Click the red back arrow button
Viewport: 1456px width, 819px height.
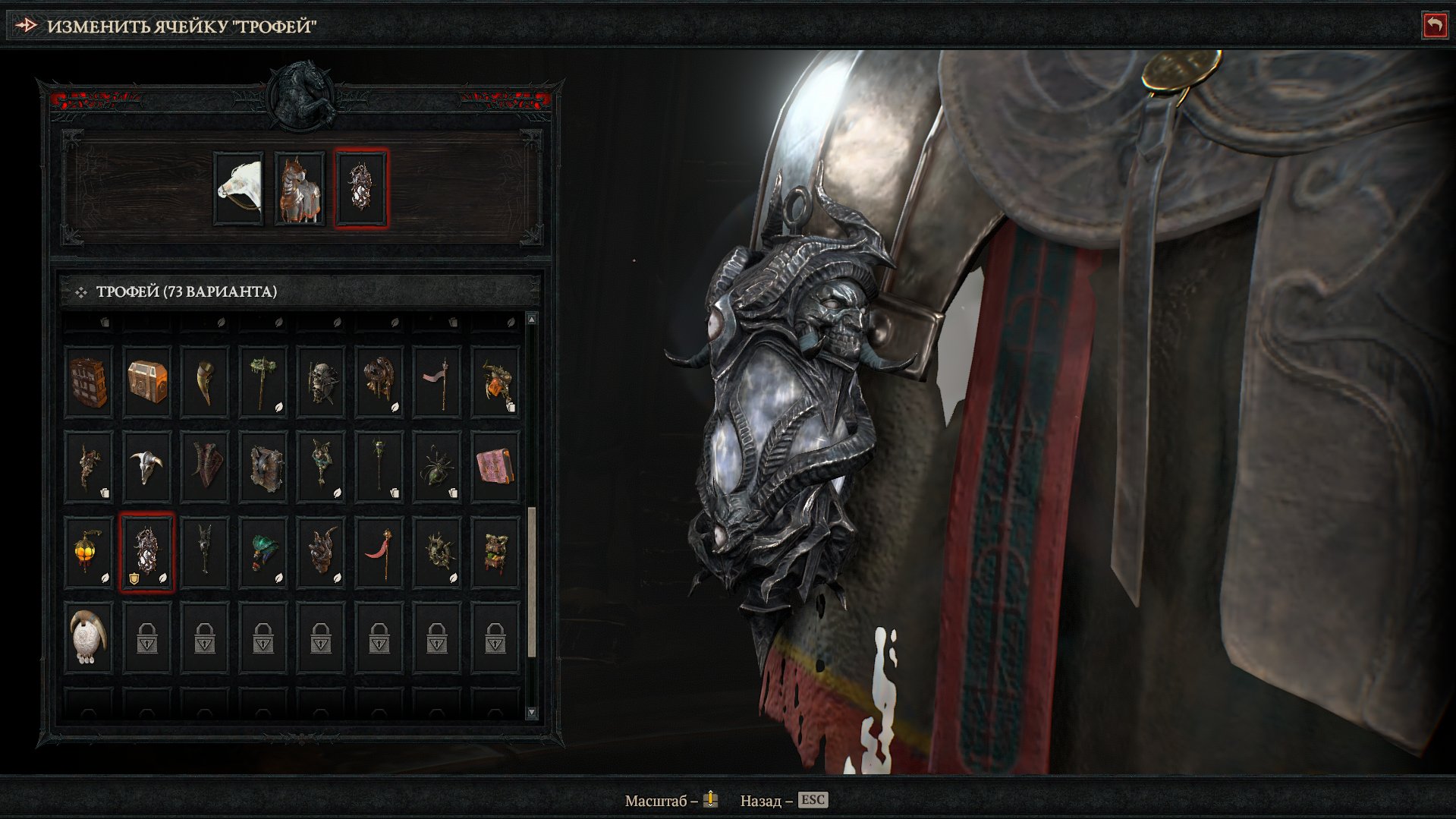point(1433,26)
